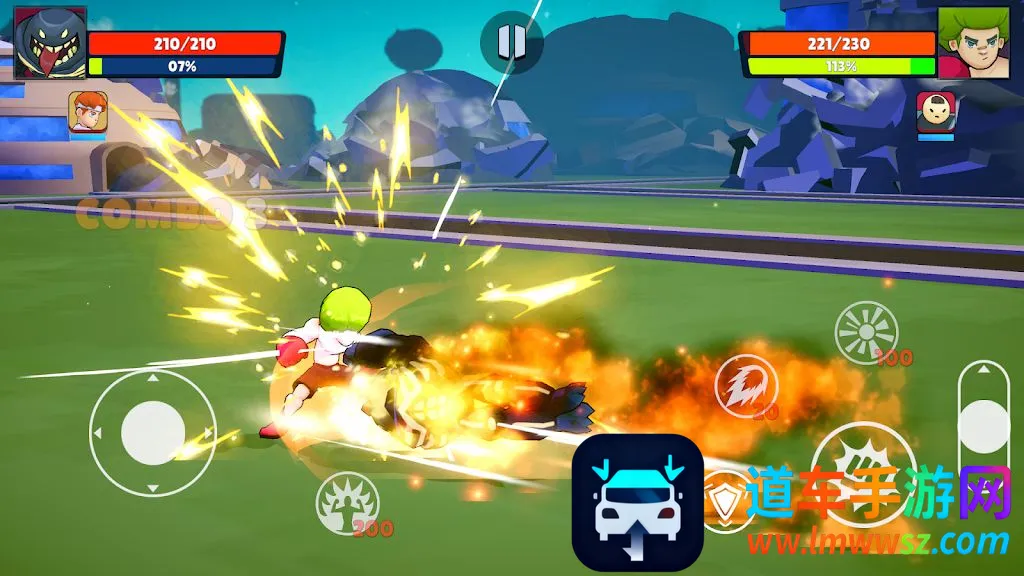The image size is (1024, 576).
Task: Visit the lmwwsz.com watermark link
Action: click(878, 543)
